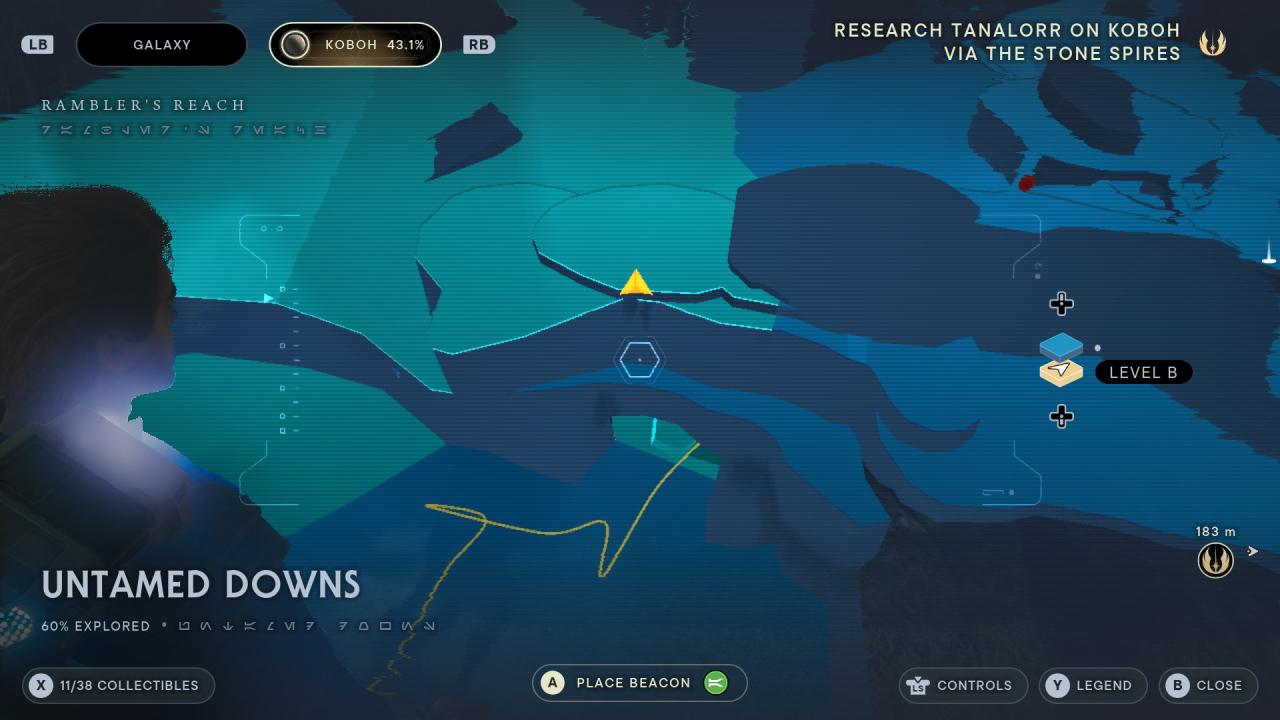Open the map Legend
The width and height of the screenshot is (1280, 720).
tap(1091, 685)
